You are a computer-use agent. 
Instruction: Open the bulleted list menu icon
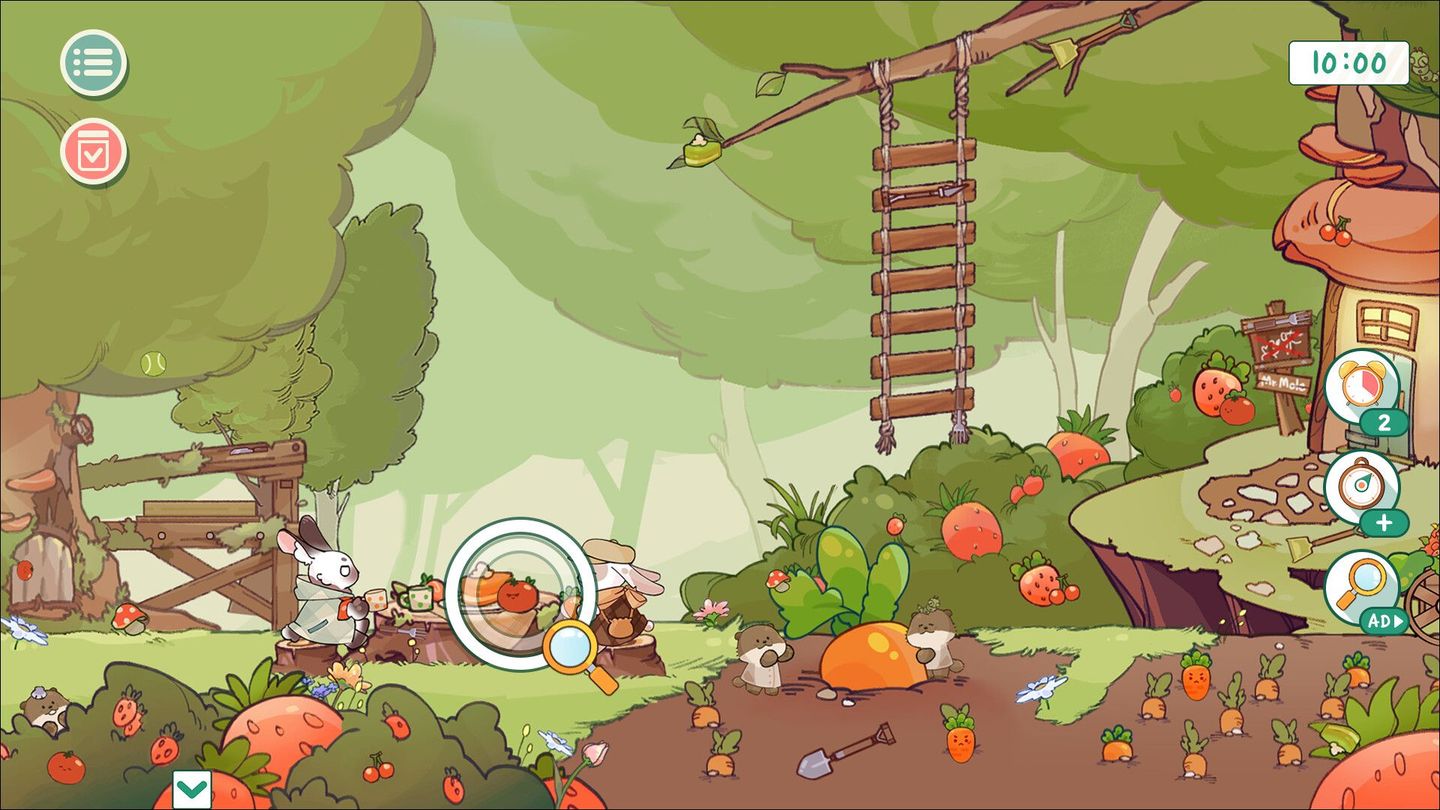pyautogui.click(x=93, y=63)
